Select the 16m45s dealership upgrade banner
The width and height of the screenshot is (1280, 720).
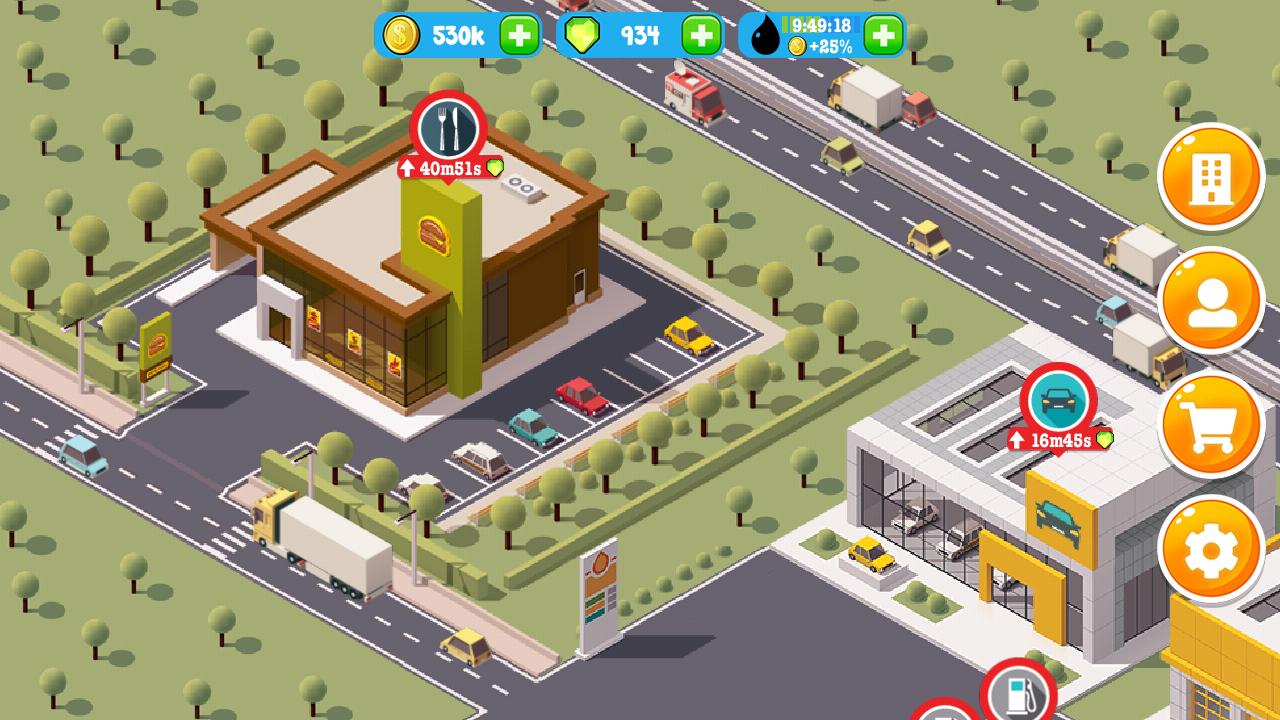[1057, 438]
